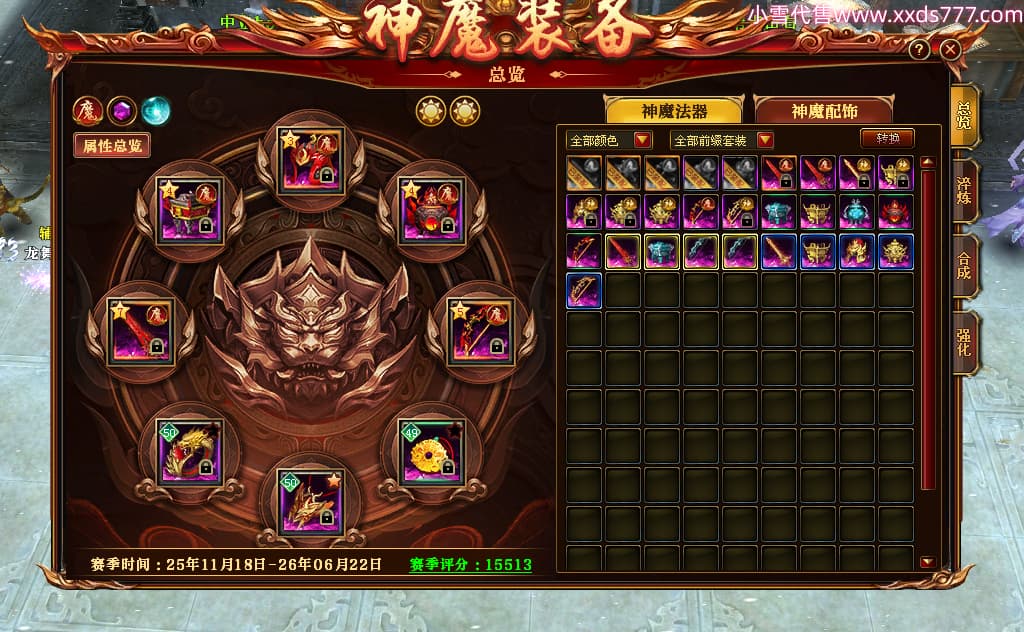Screen dimensions: 1024x632
Task: Select the 淬炼 side tab
Action: point(964,189)
